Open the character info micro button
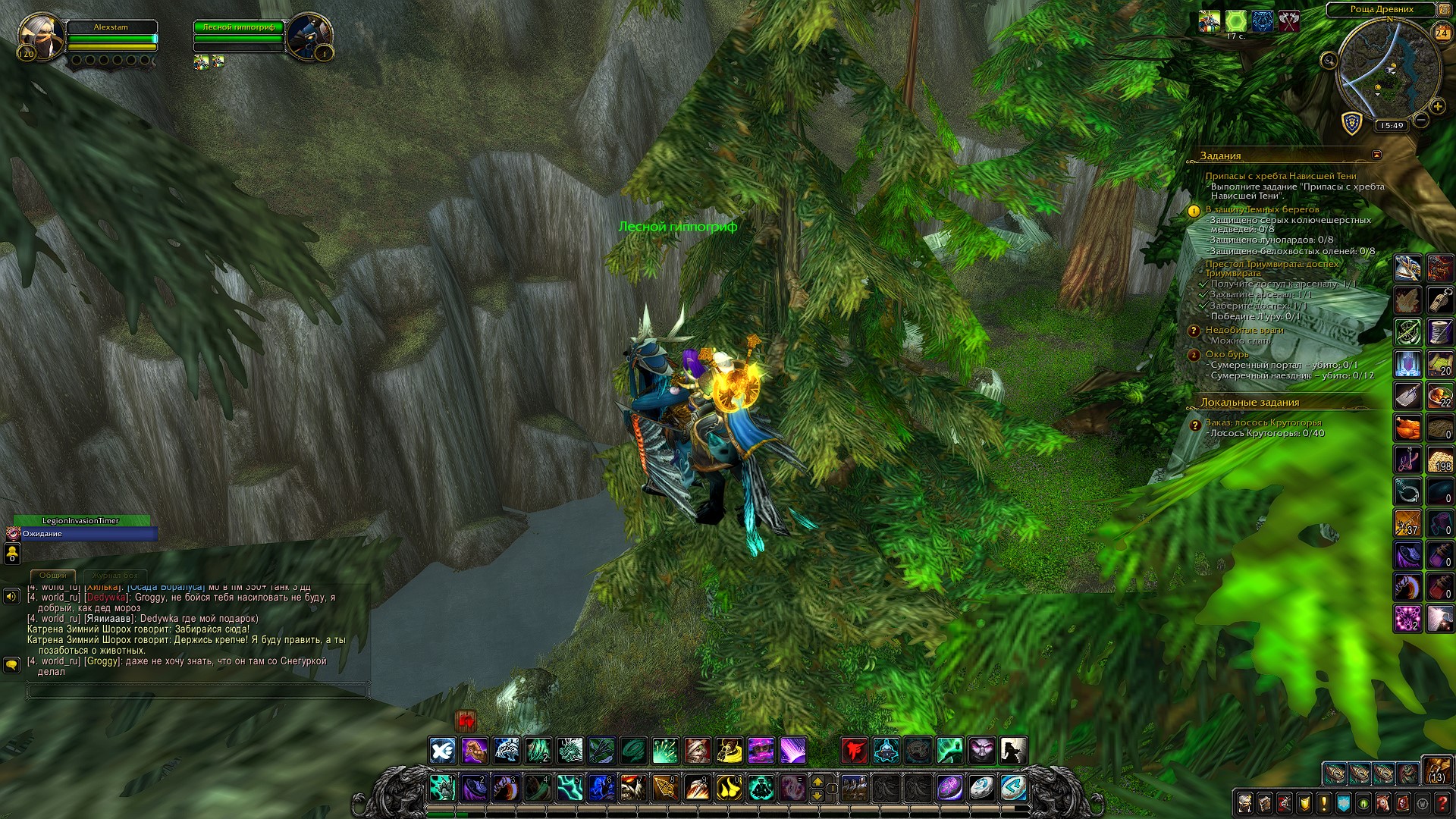The height and width of the screenshot is (819, 1456). pyautogui.click(x=1244, y=803)
